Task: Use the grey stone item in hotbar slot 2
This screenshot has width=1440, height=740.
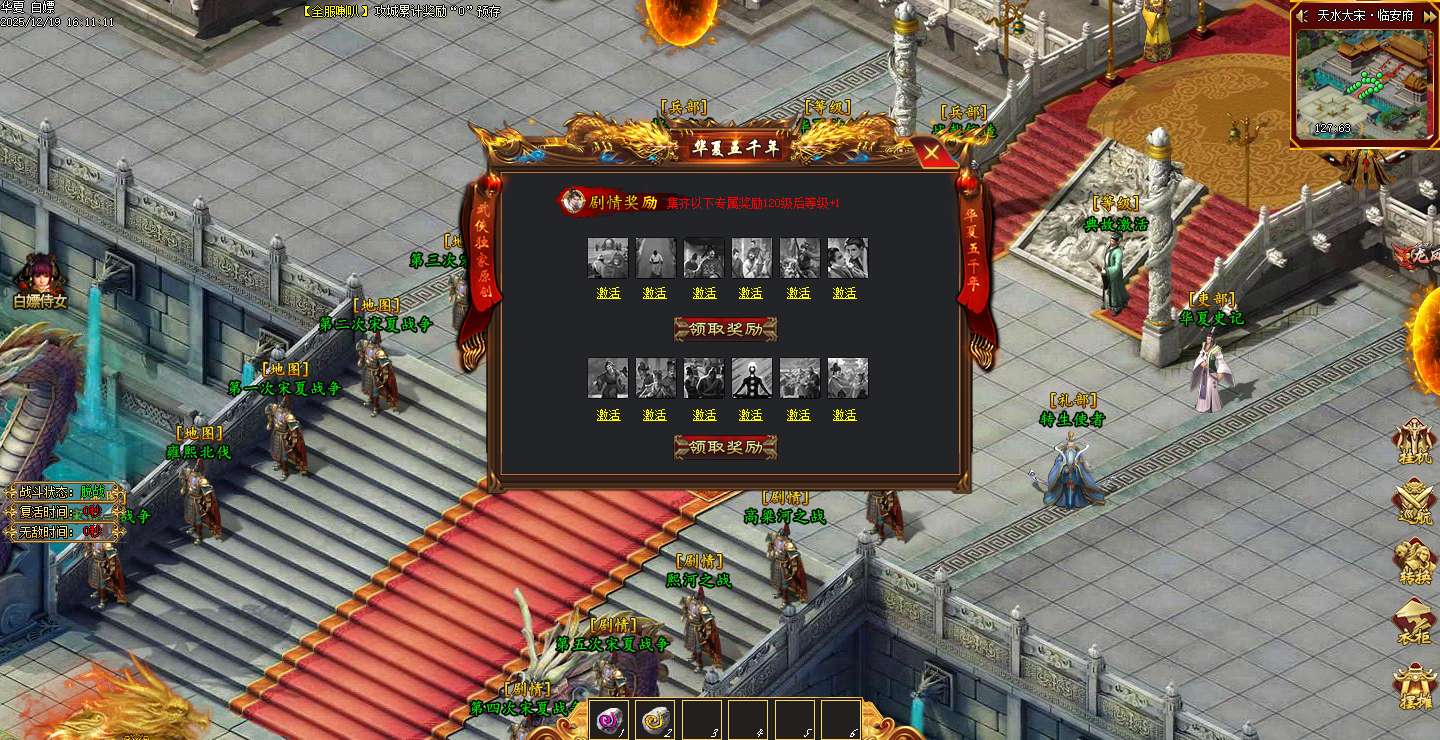Action: point(654,718)
